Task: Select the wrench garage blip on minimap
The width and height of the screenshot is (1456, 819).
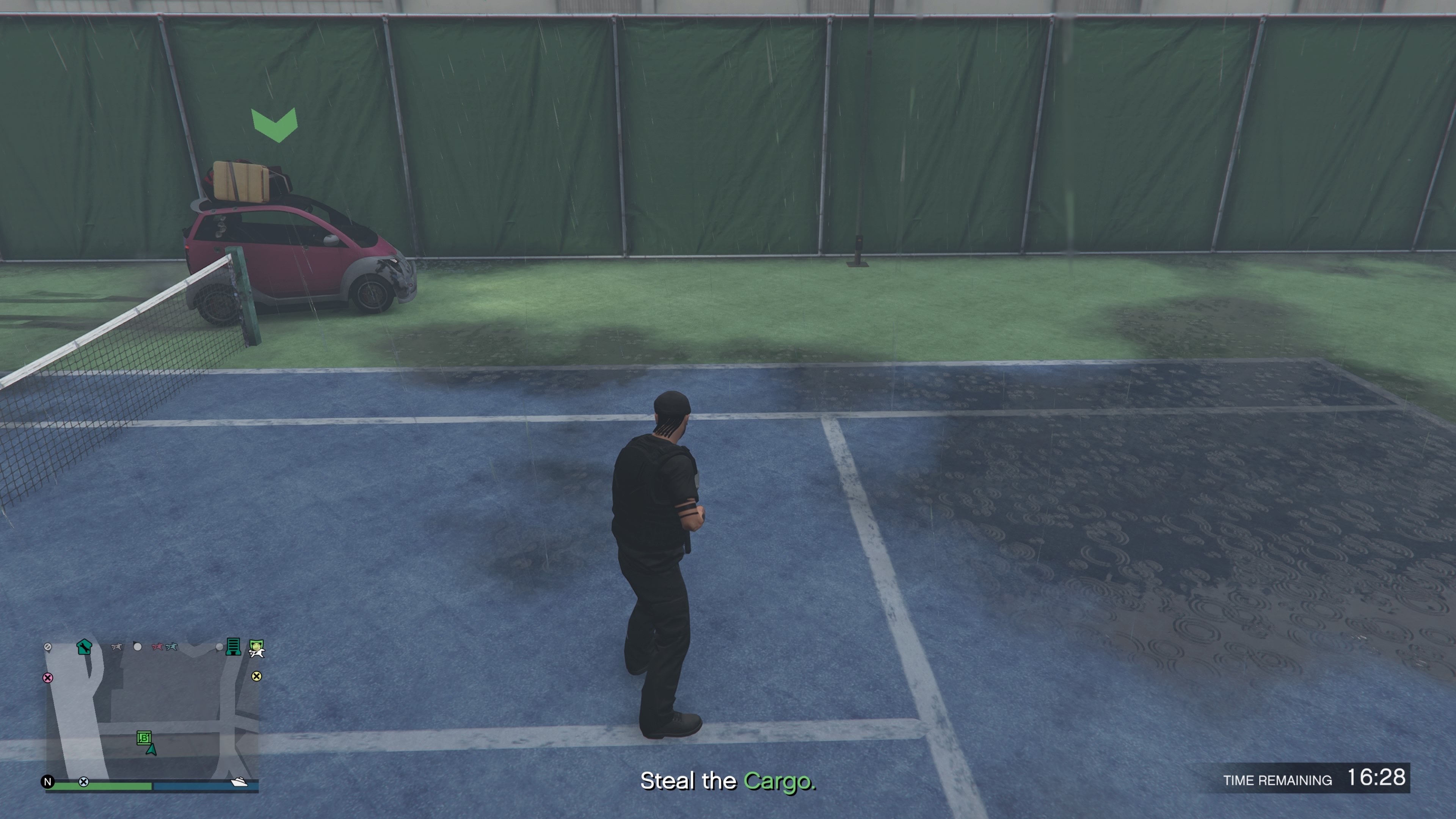Action: 84,646
